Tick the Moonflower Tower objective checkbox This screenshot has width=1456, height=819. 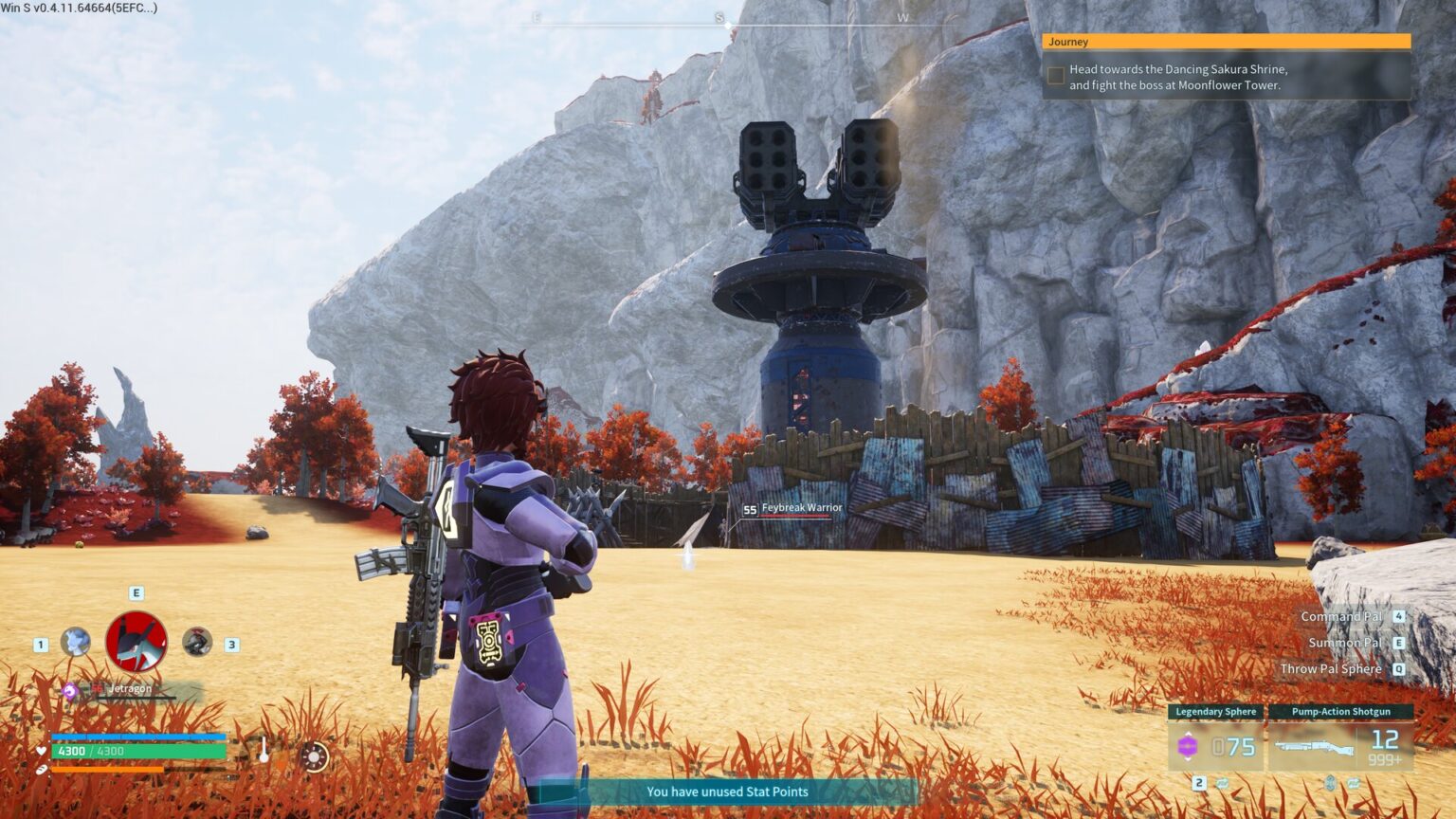pyautogui.click(x=1055, y=76)
